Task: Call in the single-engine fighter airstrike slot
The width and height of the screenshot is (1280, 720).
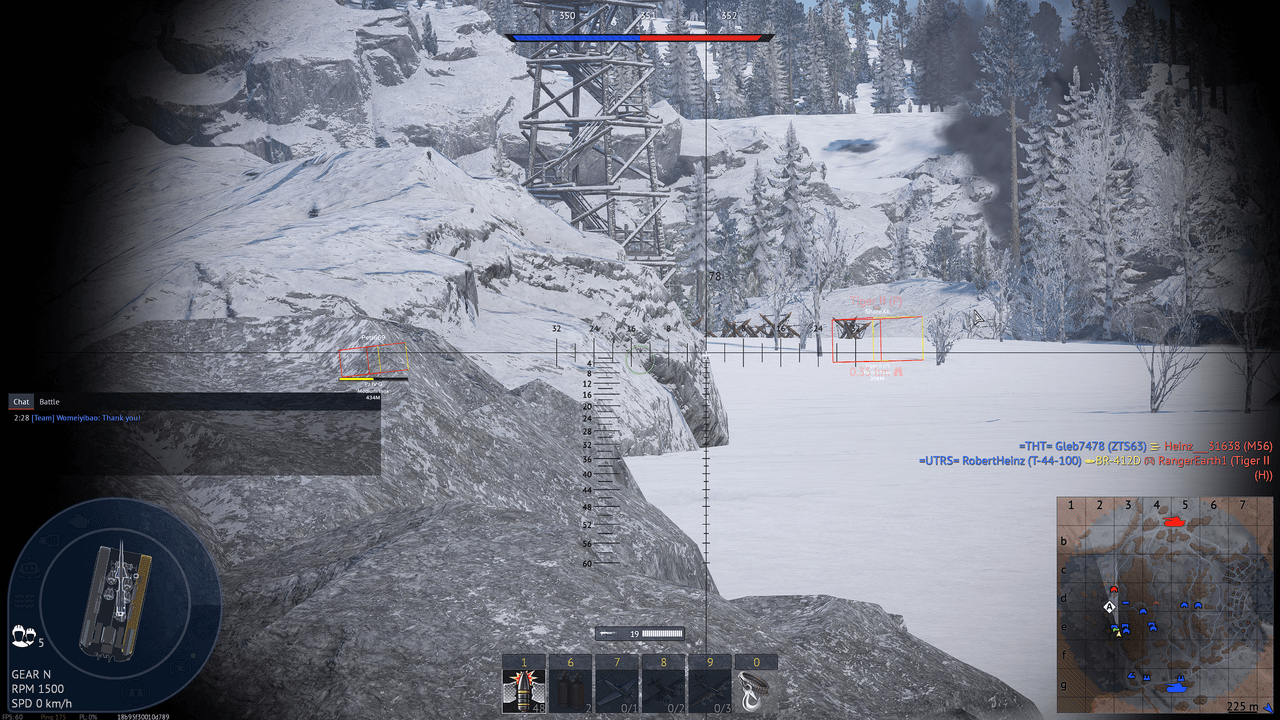Action: tap(616, 691)
